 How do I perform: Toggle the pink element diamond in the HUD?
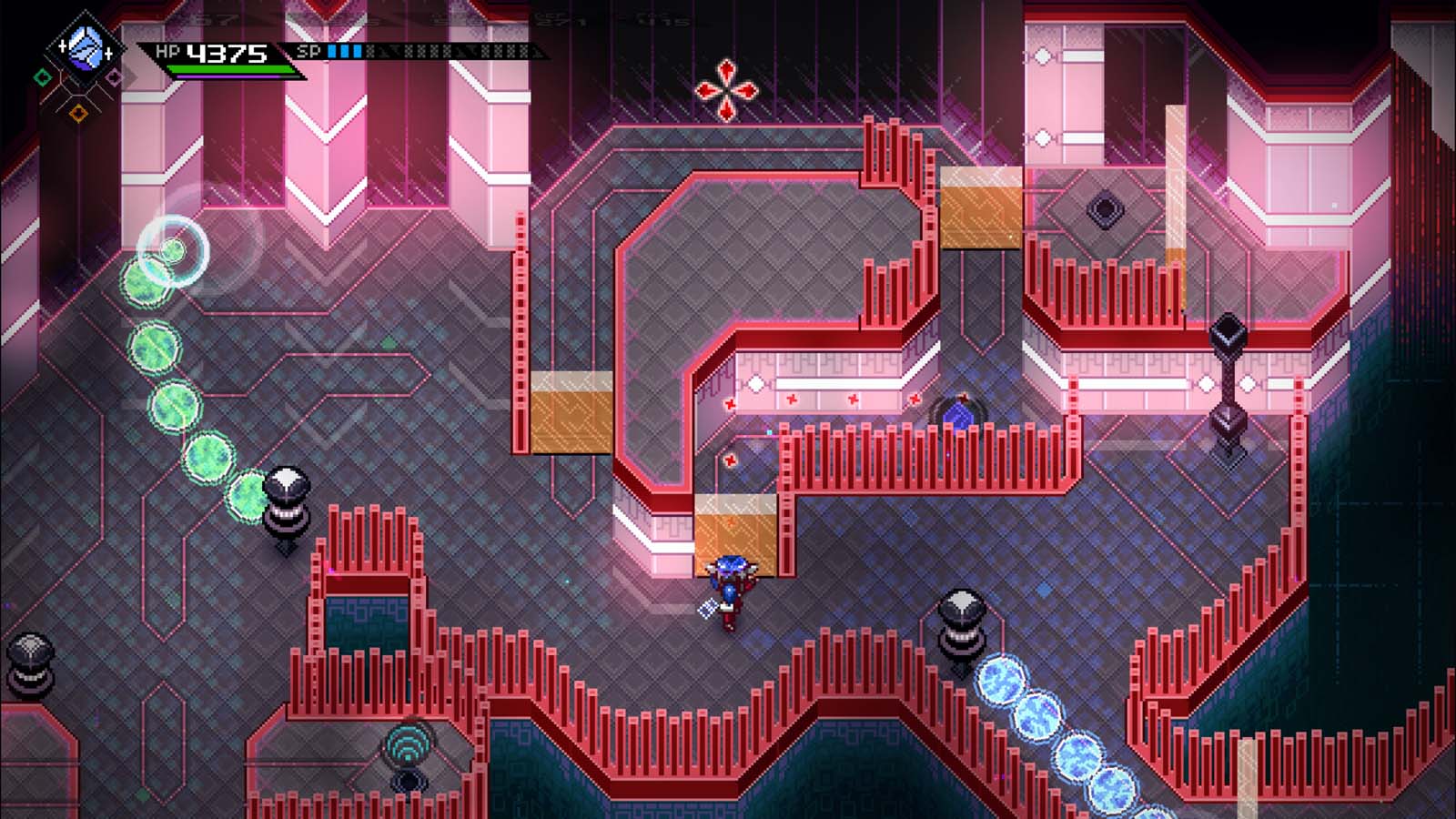click(x=113, y=76)
